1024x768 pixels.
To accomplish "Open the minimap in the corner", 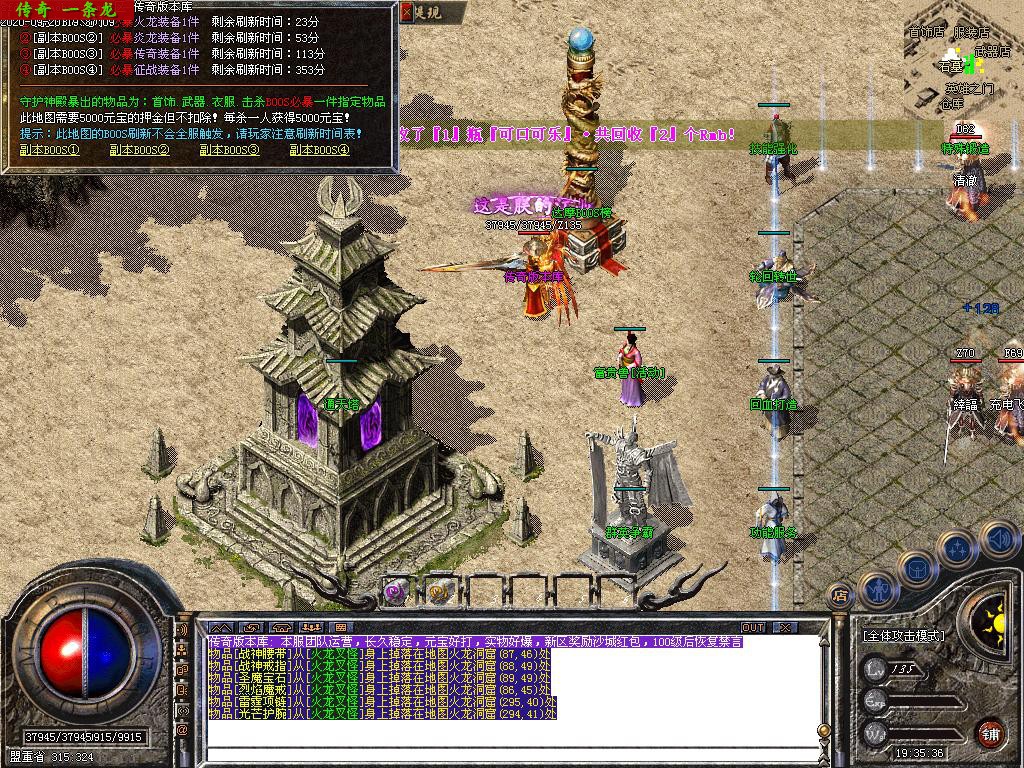I will coord(960,70).
